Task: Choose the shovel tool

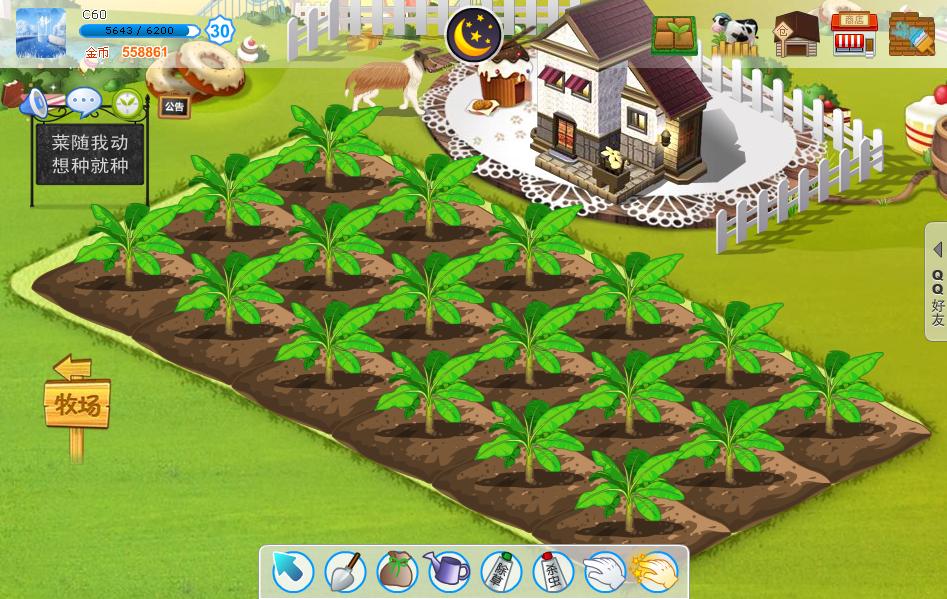Action: 345,572
